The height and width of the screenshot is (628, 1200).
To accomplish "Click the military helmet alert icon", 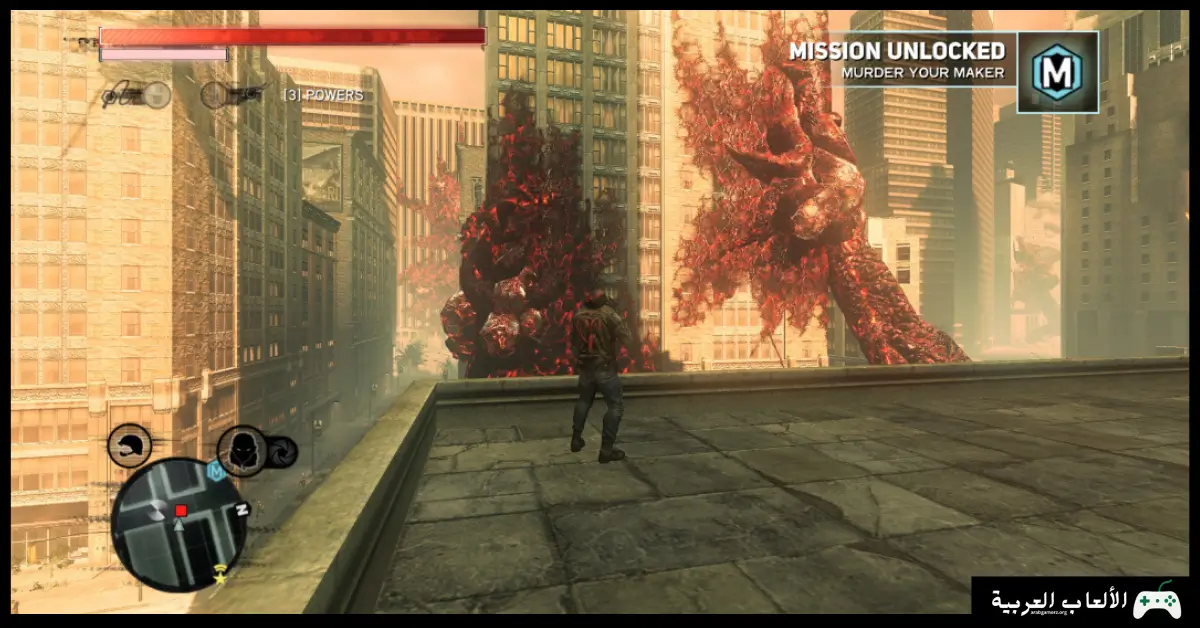I will point(129,445).
